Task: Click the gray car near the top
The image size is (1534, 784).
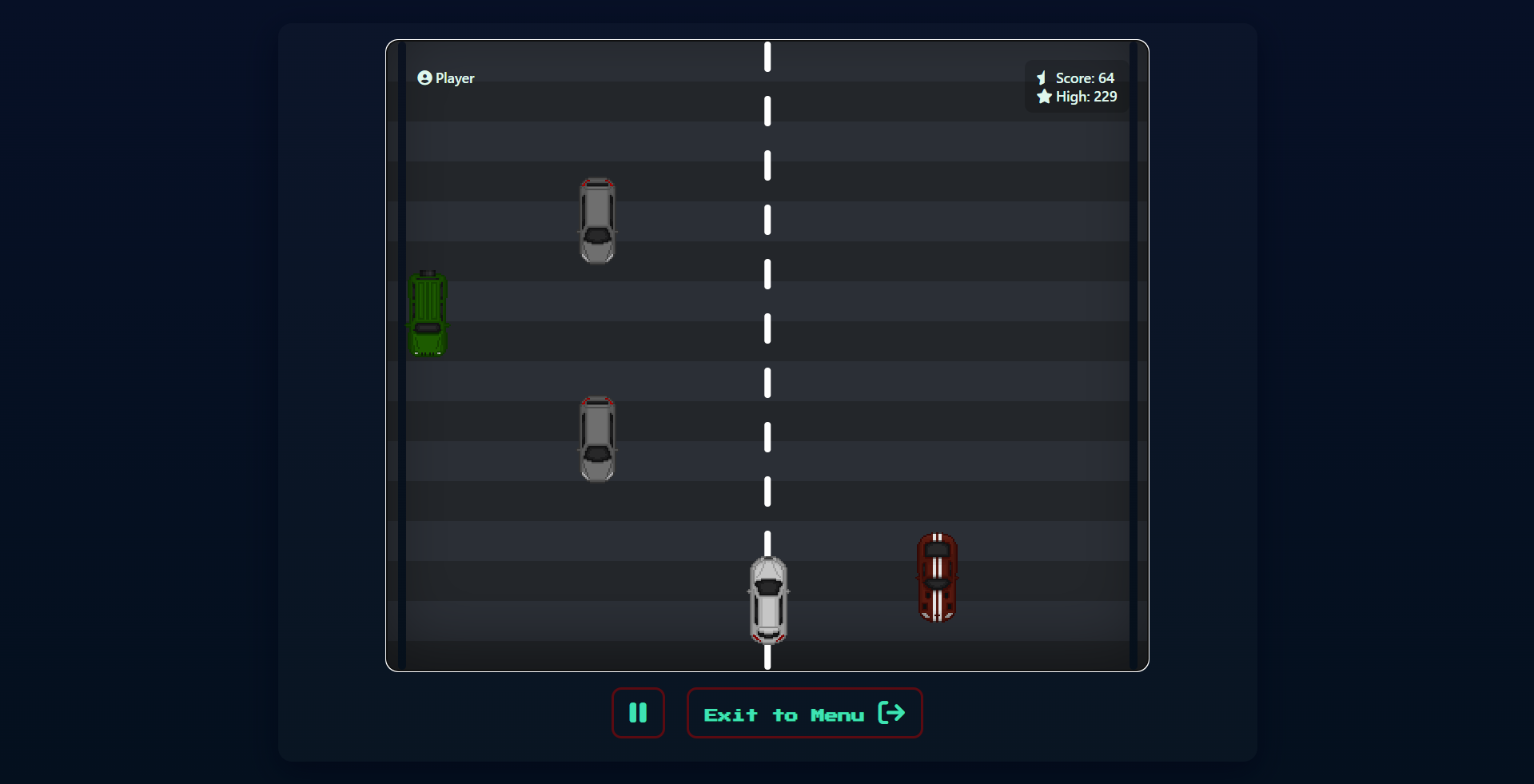Action: (597, 220)
